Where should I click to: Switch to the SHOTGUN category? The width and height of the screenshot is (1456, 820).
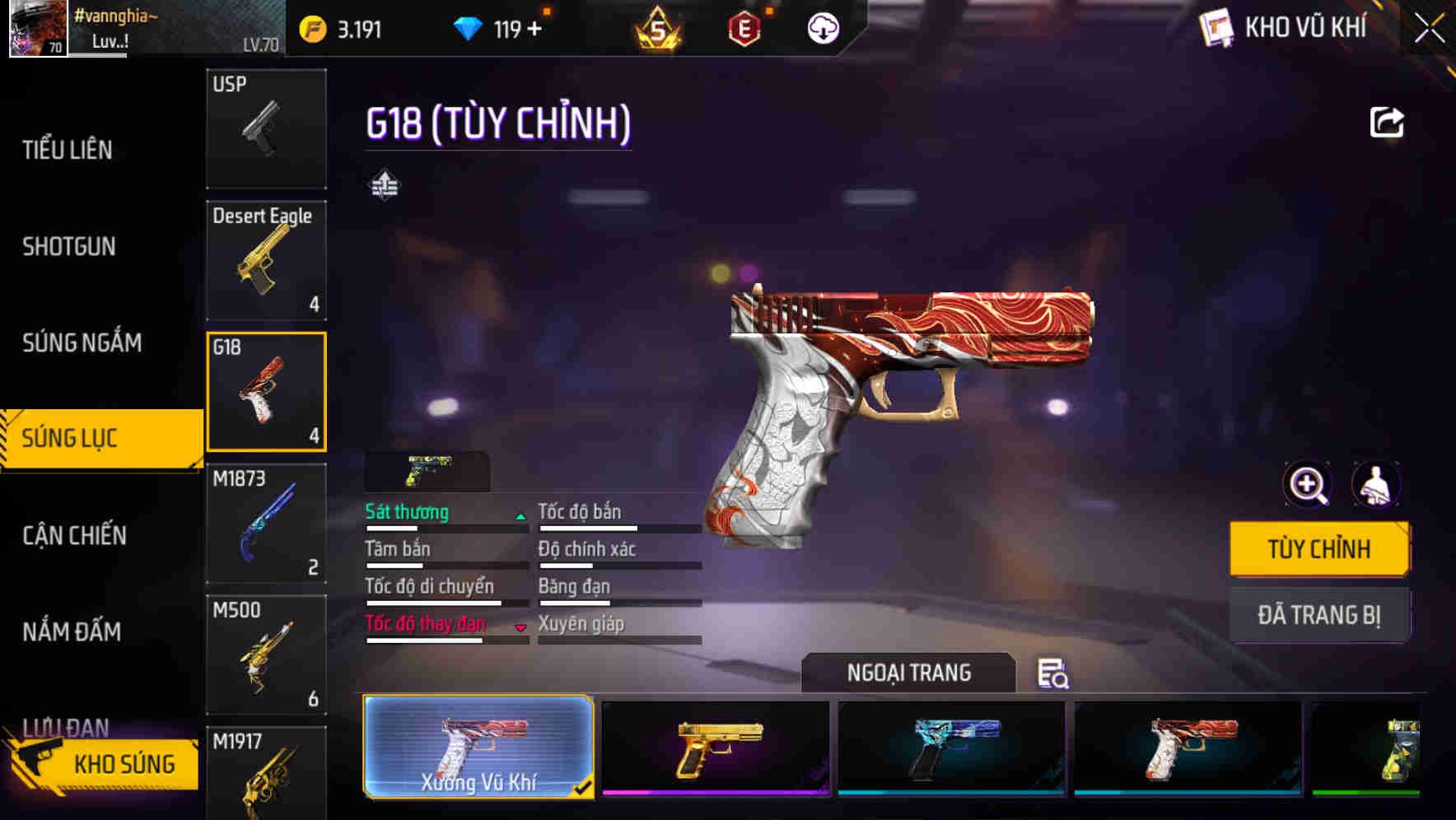coord(70,246)
